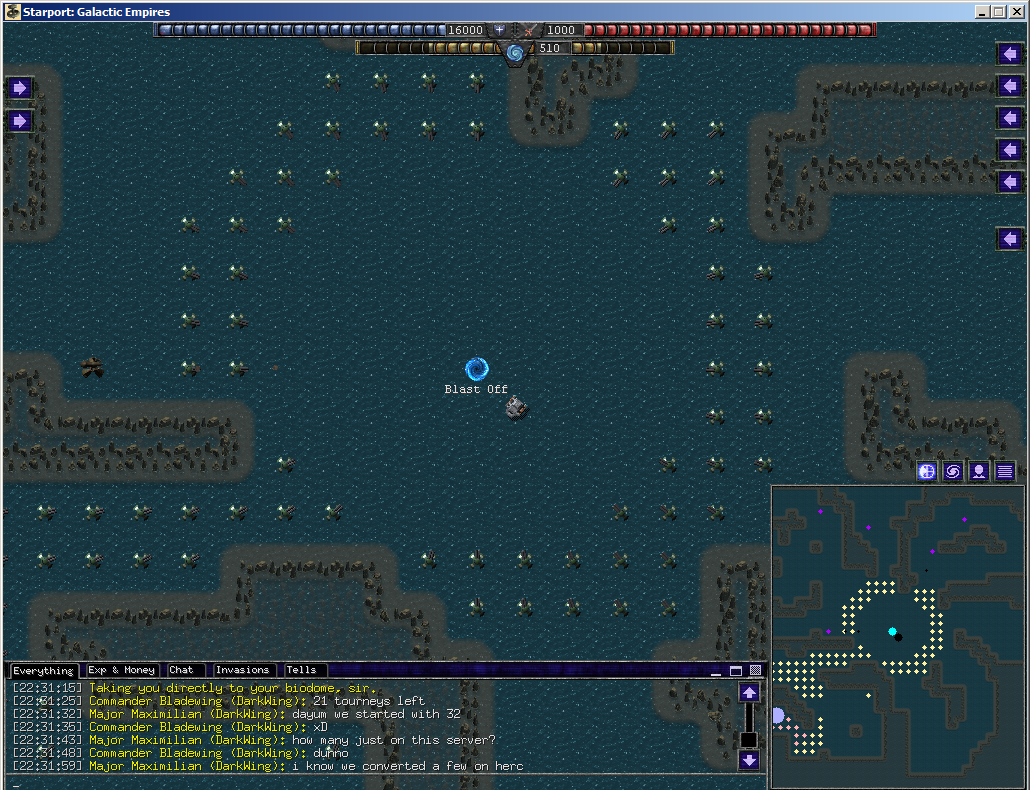
Task: Activate the spiral galaxy icon above the minimap
Action: click(x=953, y=472)
